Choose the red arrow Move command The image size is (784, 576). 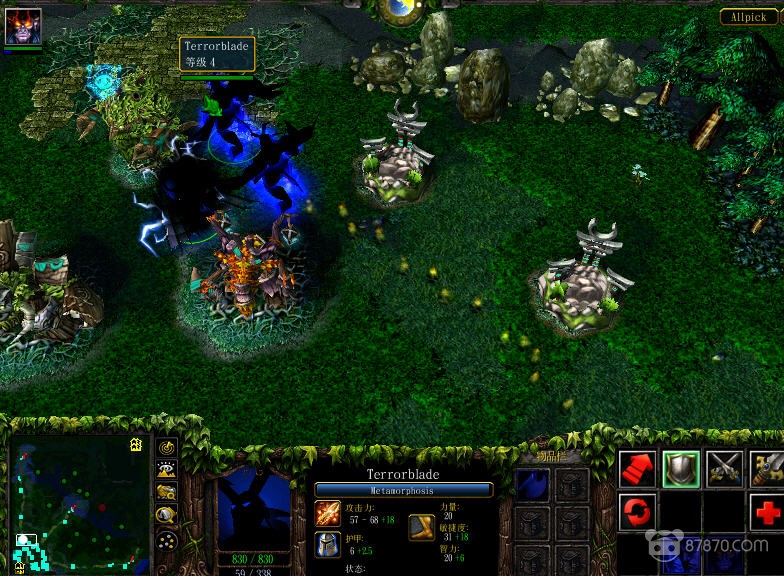(637, 469)
